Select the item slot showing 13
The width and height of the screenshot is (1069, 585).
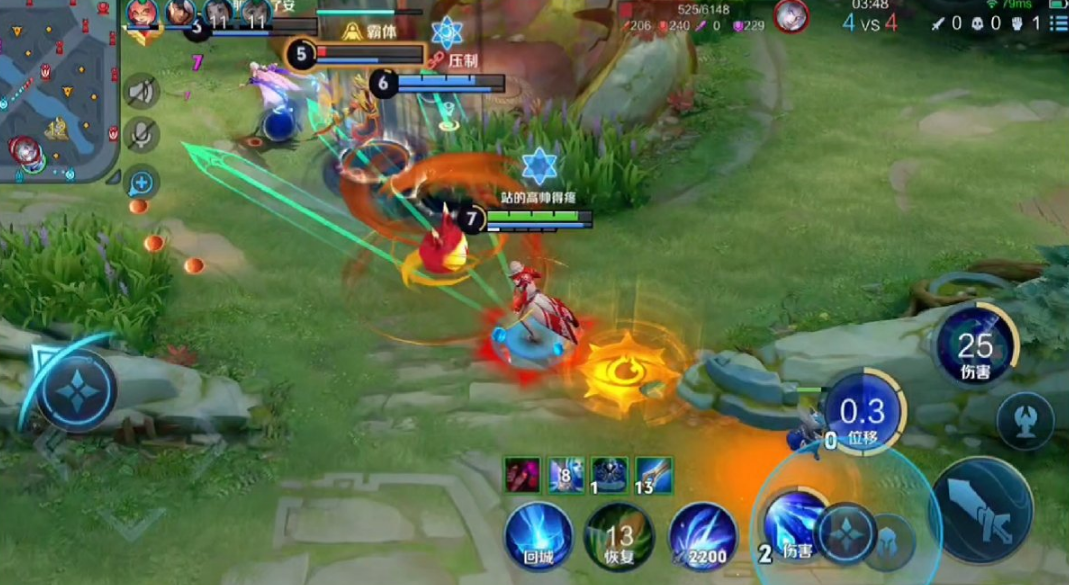(x=653, y=475)
